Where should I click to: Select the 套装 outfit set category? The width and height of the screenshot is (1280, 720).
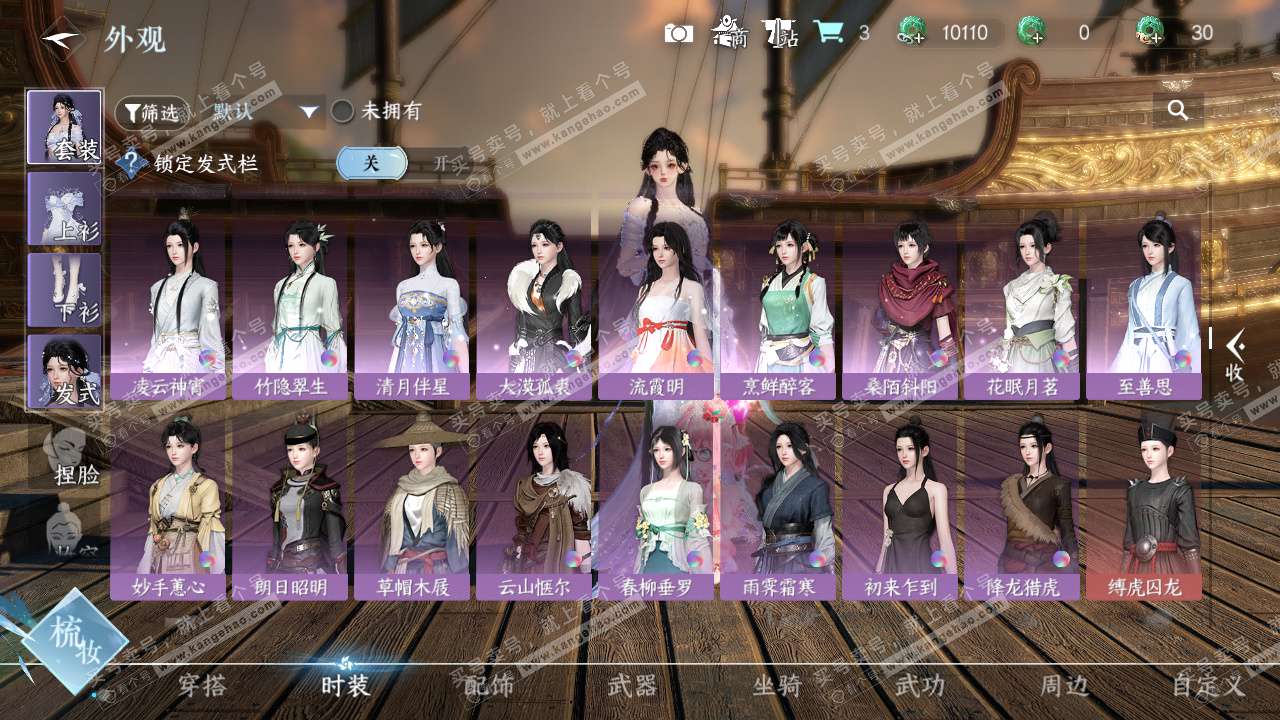64,127
